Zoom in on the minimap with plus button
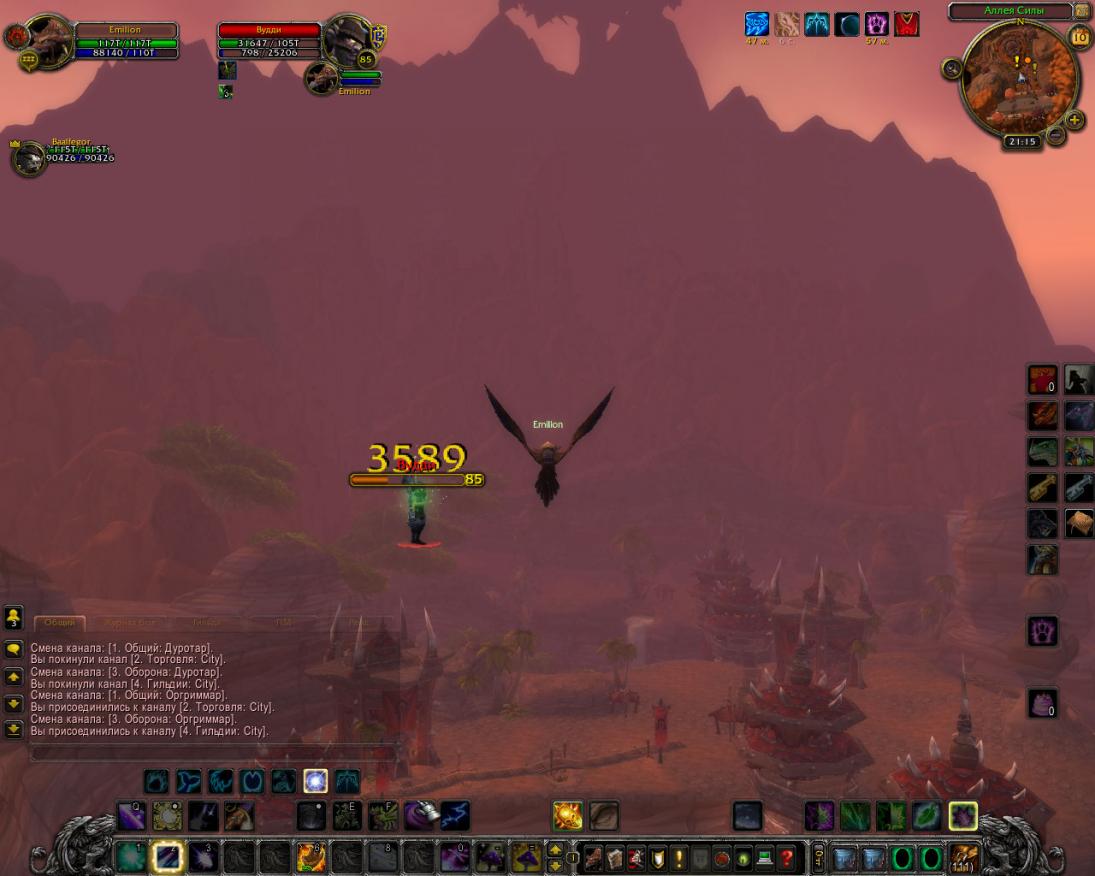1095x876 pixels. pos(1075,120)
